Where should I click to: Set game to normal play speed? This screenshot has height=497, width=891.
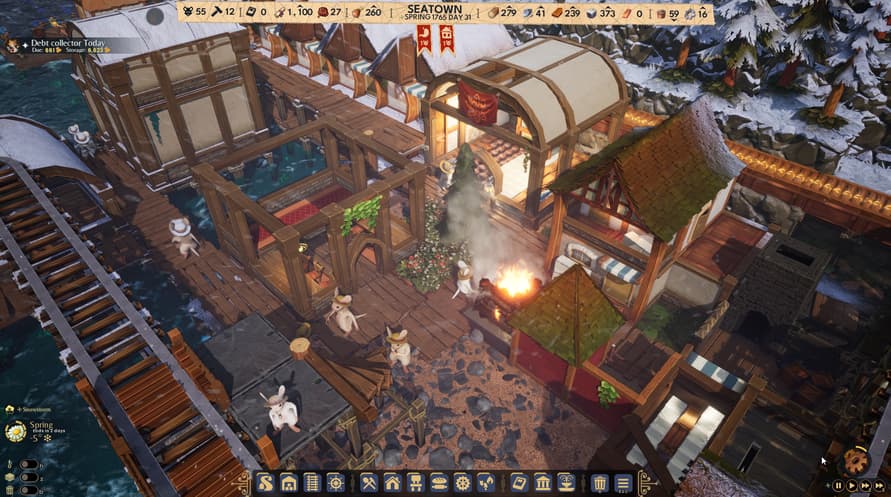[x=852, y=486]
